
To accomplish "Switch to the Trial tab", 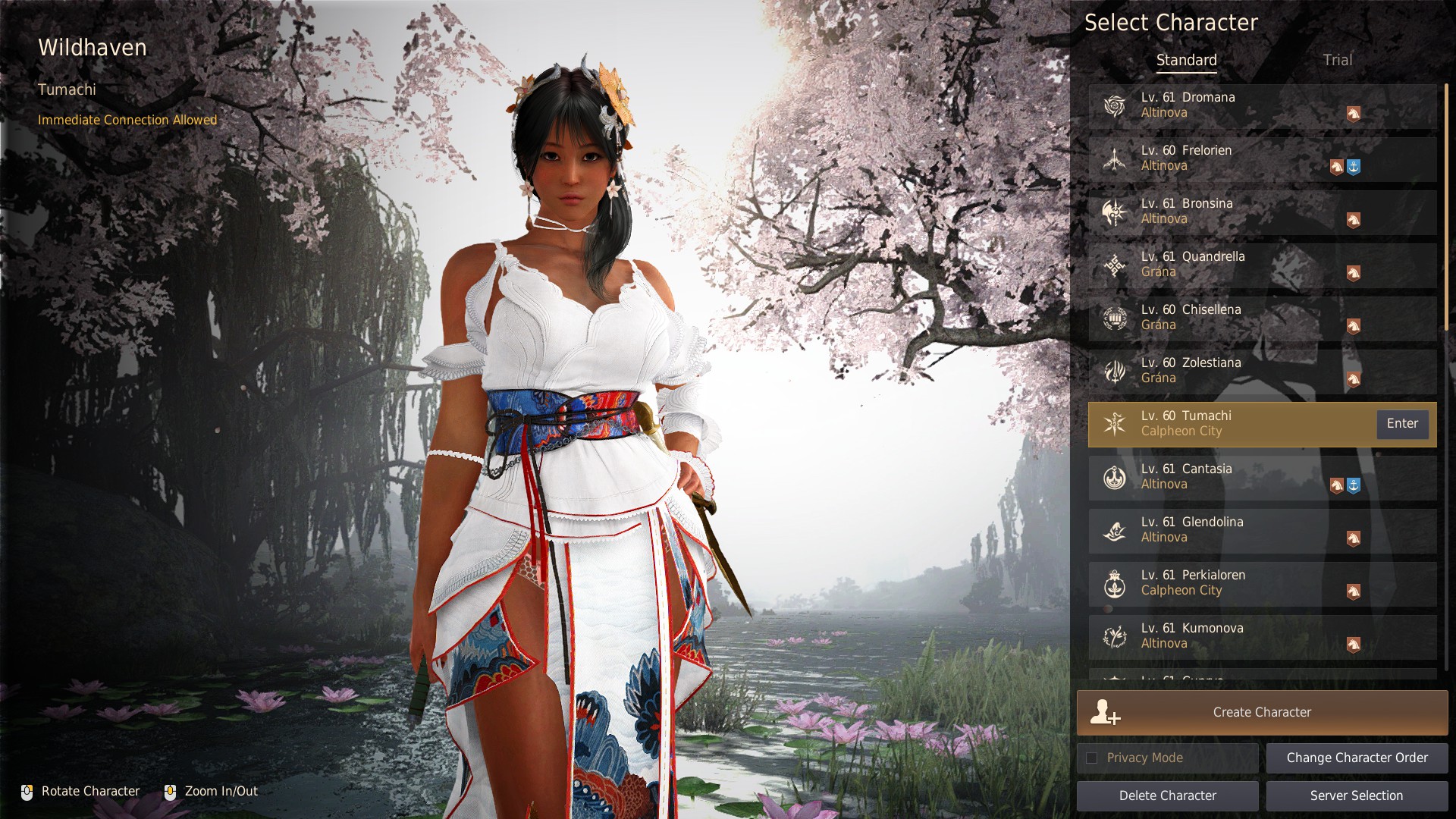I will click(x=1337, y=60).
